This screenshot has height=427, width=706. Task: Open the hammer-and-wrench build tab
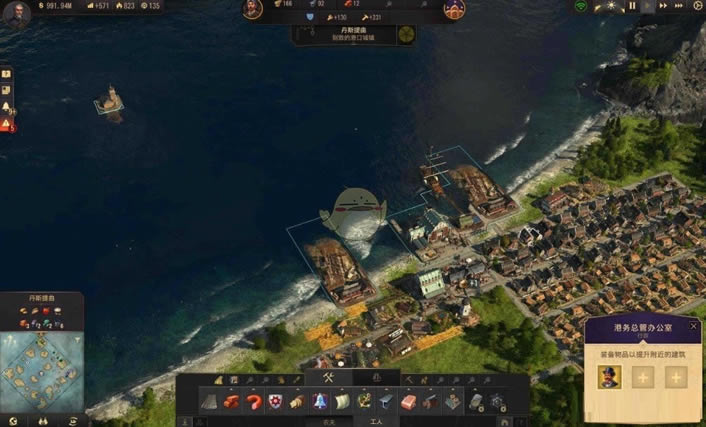coord(326,378)
